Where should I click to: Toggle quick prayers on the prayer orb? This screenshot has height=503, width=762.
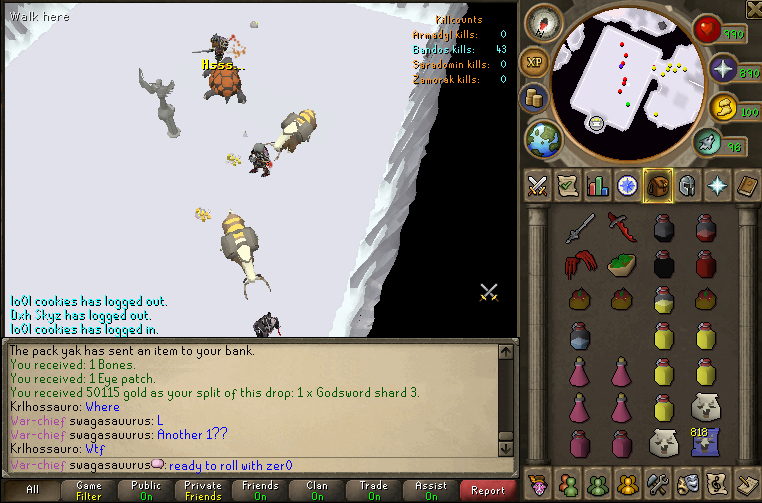pyautogui.click(x=722, y=70)
